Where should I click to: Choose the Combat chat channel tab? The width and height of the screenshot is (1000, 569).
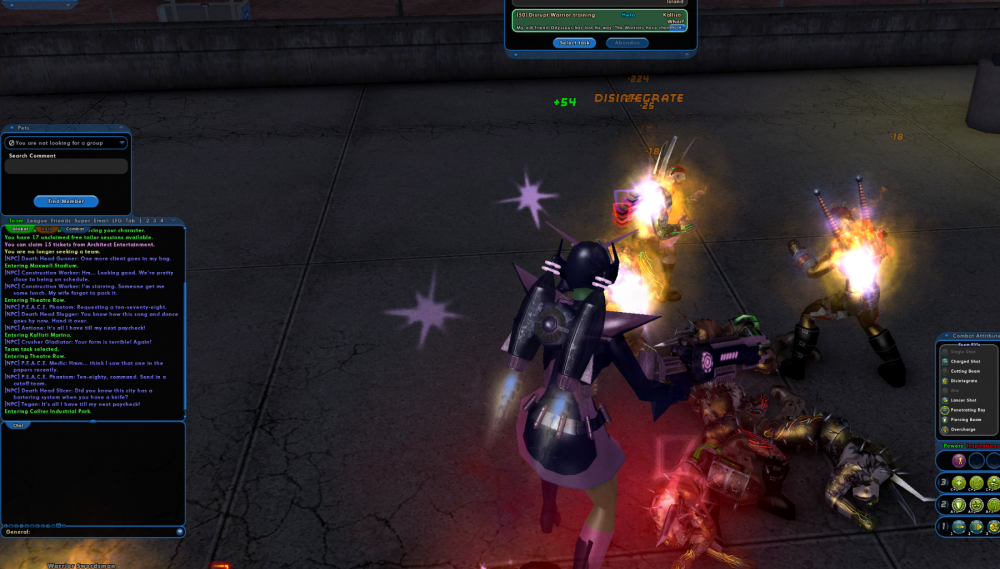[x=77, y=229]
